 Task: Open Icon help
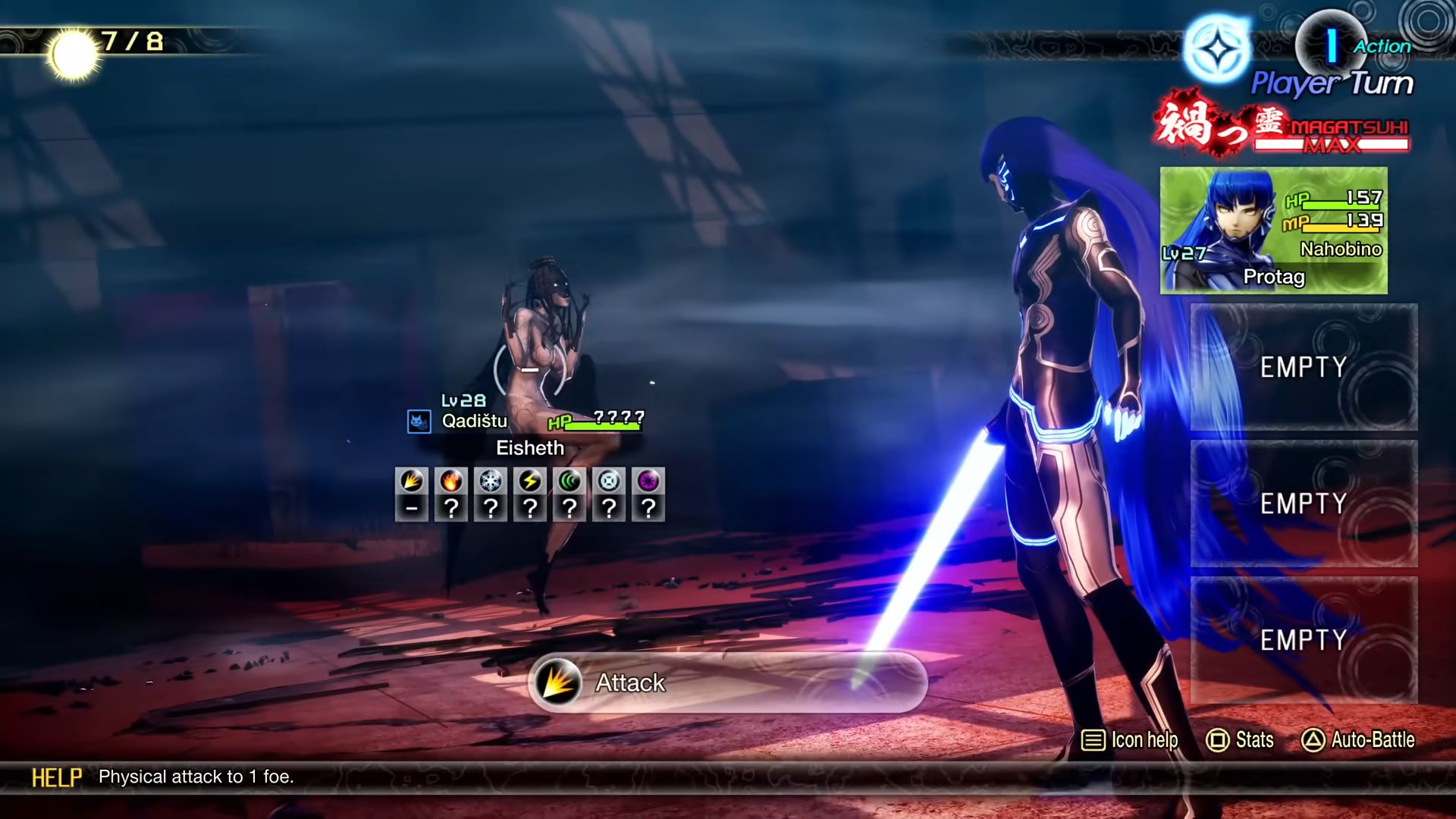click(x=1129, y=739)
